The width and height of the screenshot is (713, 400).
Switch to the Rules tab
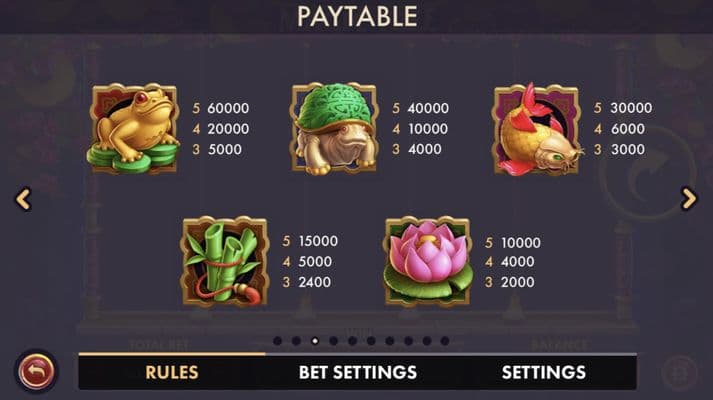pyautogui.click(x=172, y=372)
